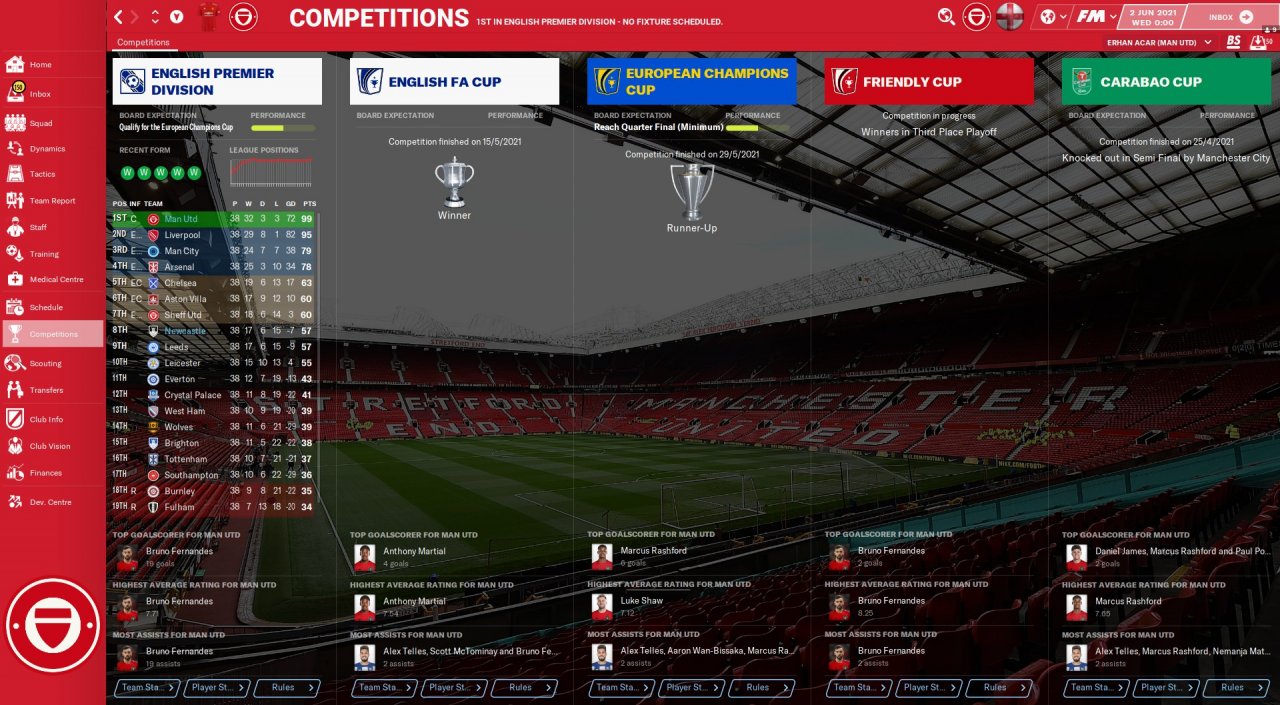The width and height of the screenshot is (1280, 705).
Task: Open the FM main menu dropdown
Action: pyautogui.click(x=1098, y=16)
